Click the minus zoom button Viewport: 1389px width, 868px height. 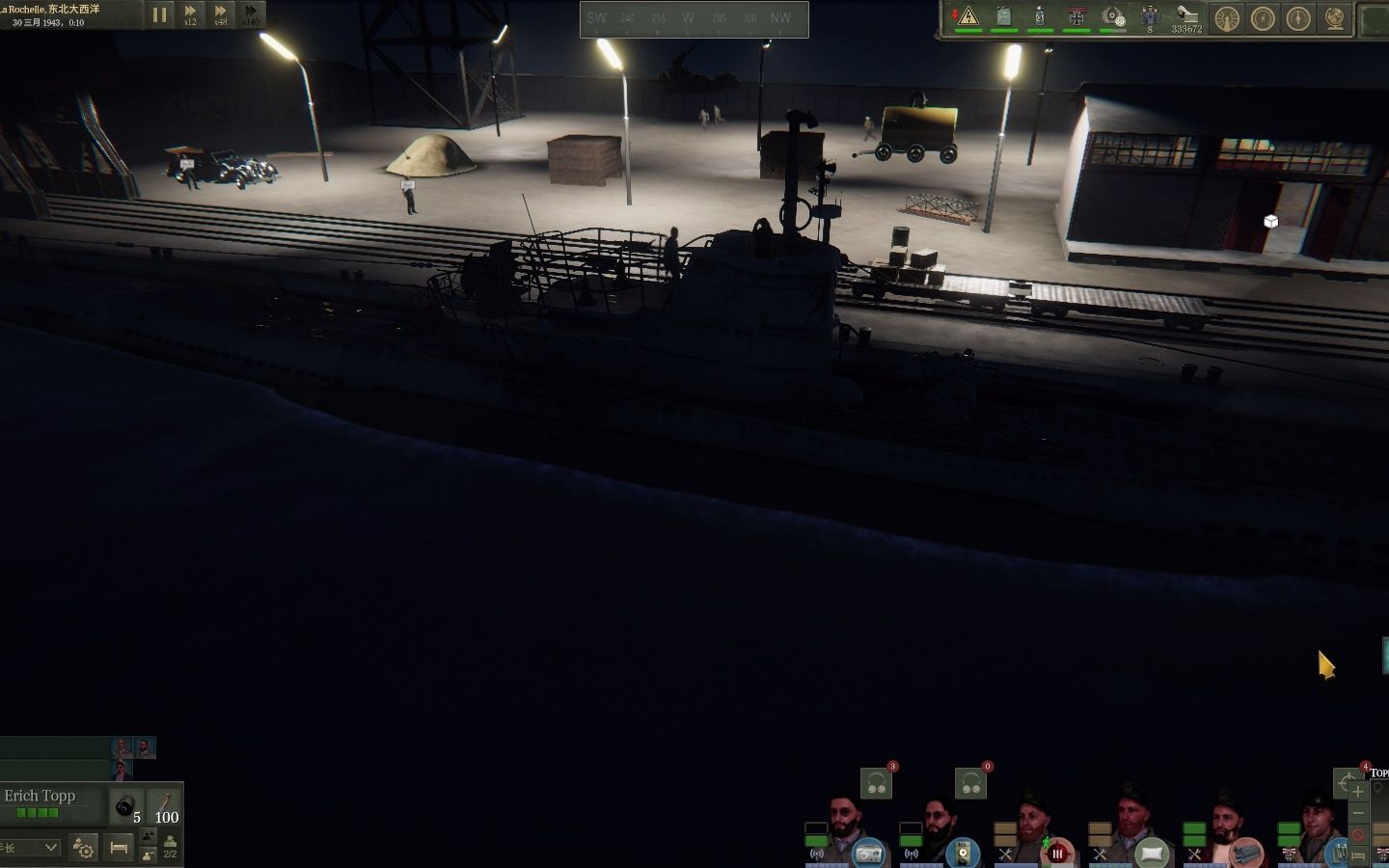[1358, 814]
